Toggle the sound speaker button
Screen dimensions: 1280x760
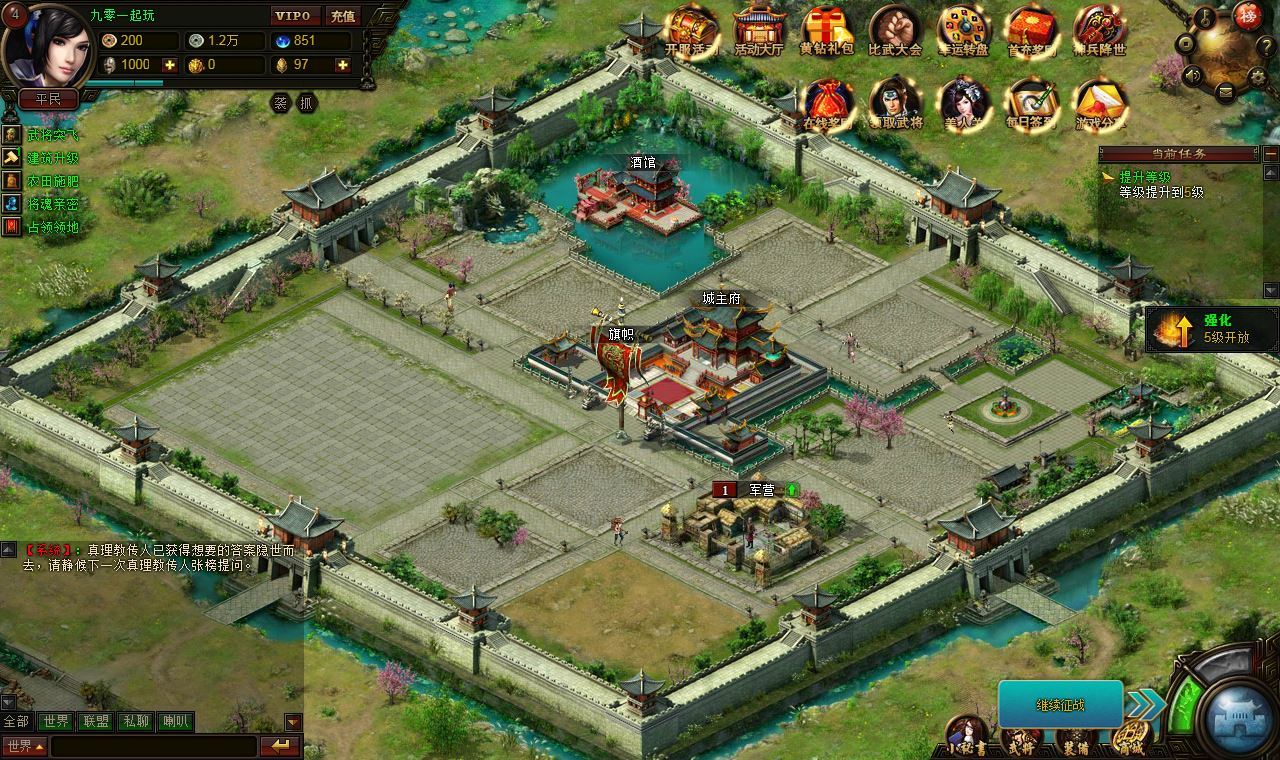coord(1192,75)
